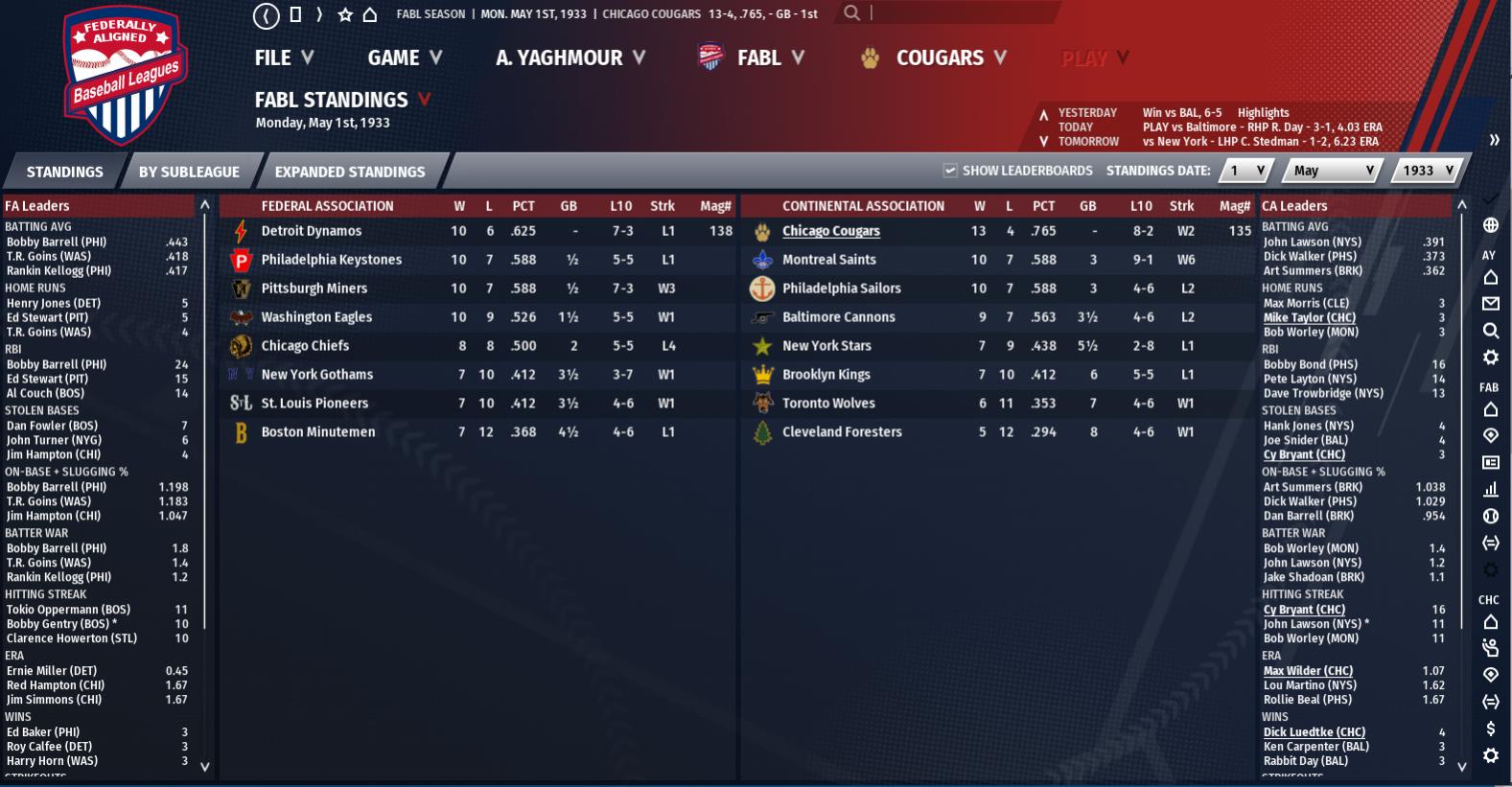Viewport: 1512px width, 787px height.
Task: Switch to the Expanded Standings tab
Action: click(349, 172)
